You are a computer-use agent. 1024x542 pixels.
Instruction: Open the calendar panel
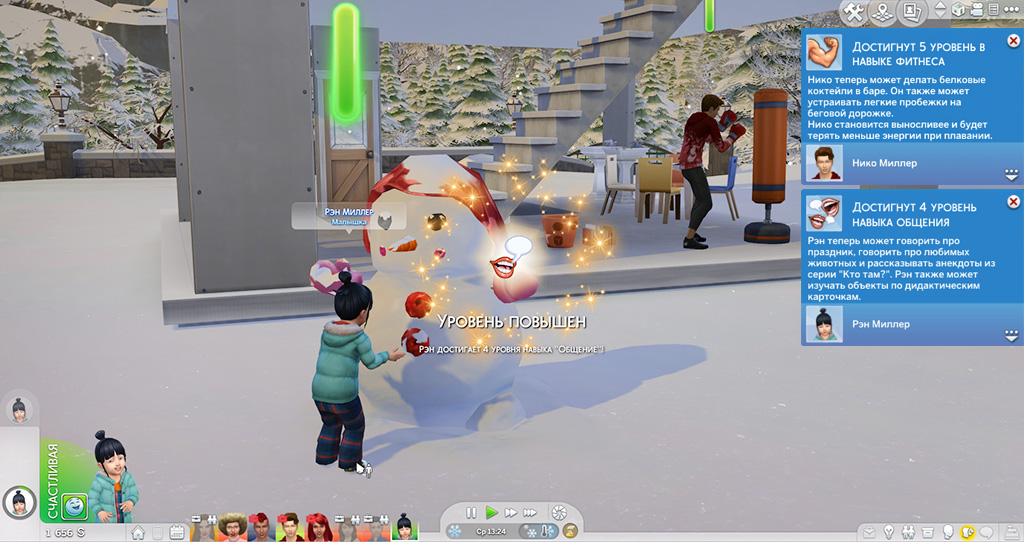click(x=177, y=532)
